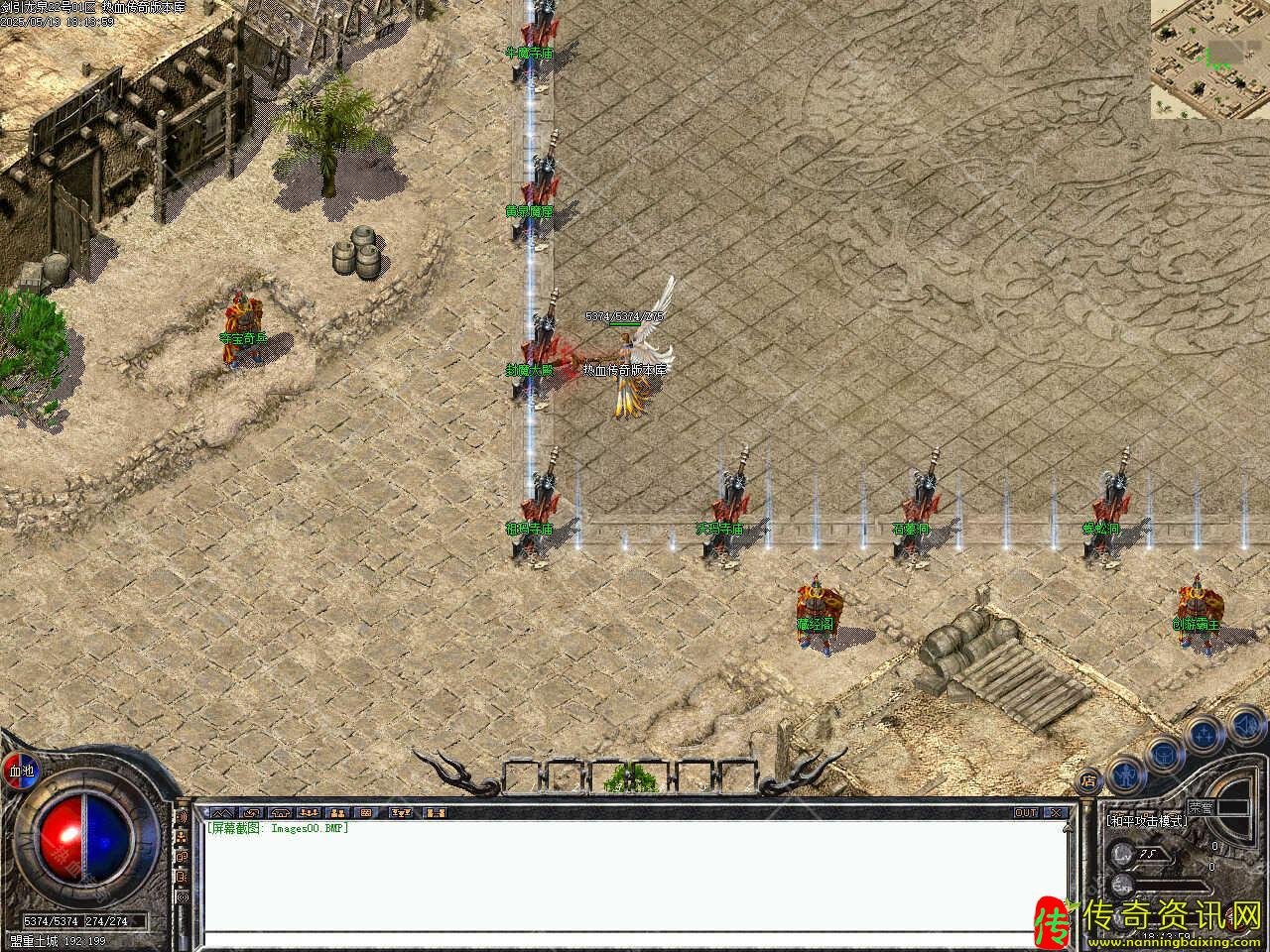Switch the 和平攻击模式 attack mode label
Viewport: 1270px width, 952px height.
click(x=1147, y=821)
